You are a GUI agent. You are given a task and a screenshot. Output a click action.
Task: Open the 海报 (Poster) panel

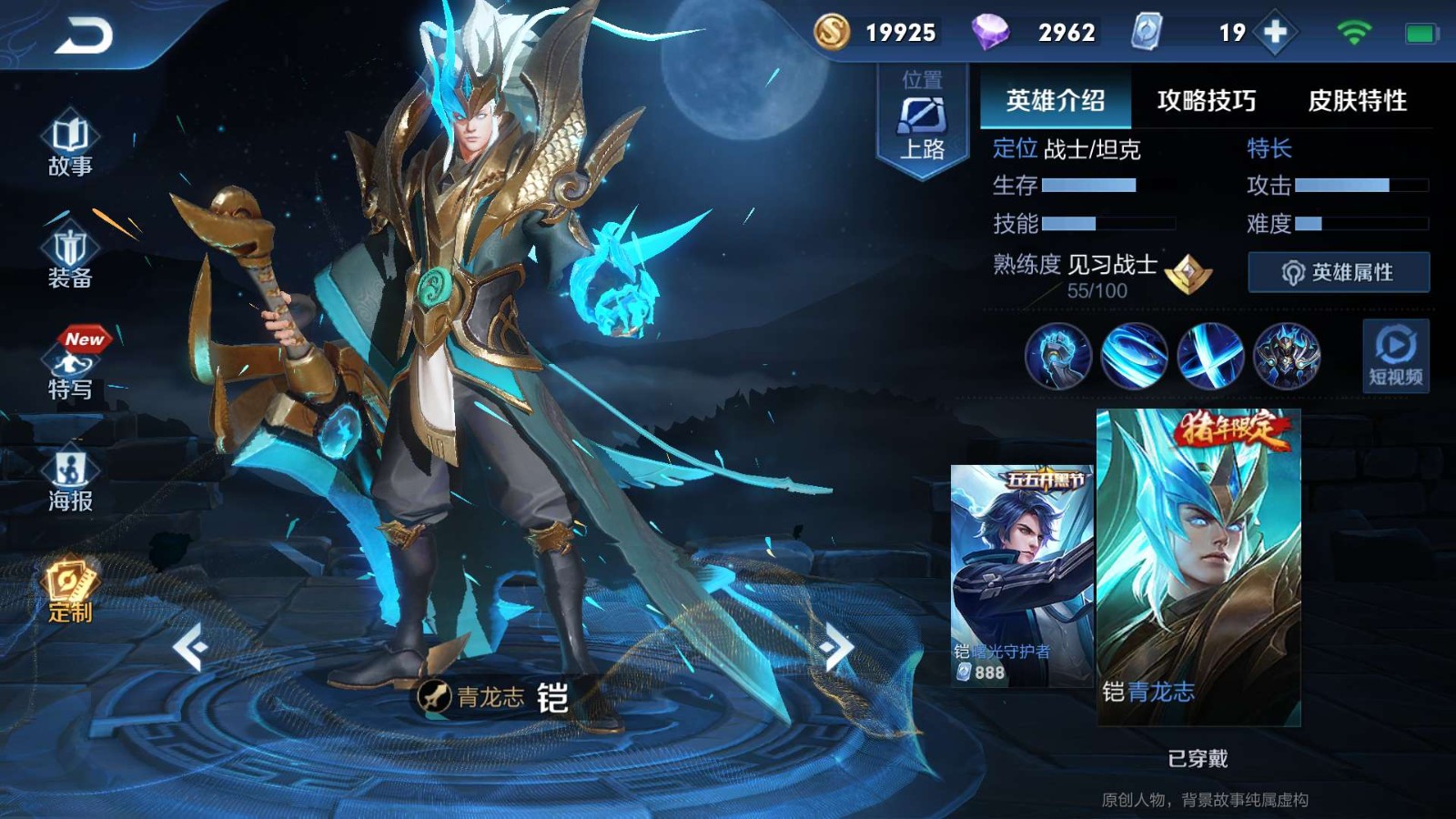coord(68,482)
